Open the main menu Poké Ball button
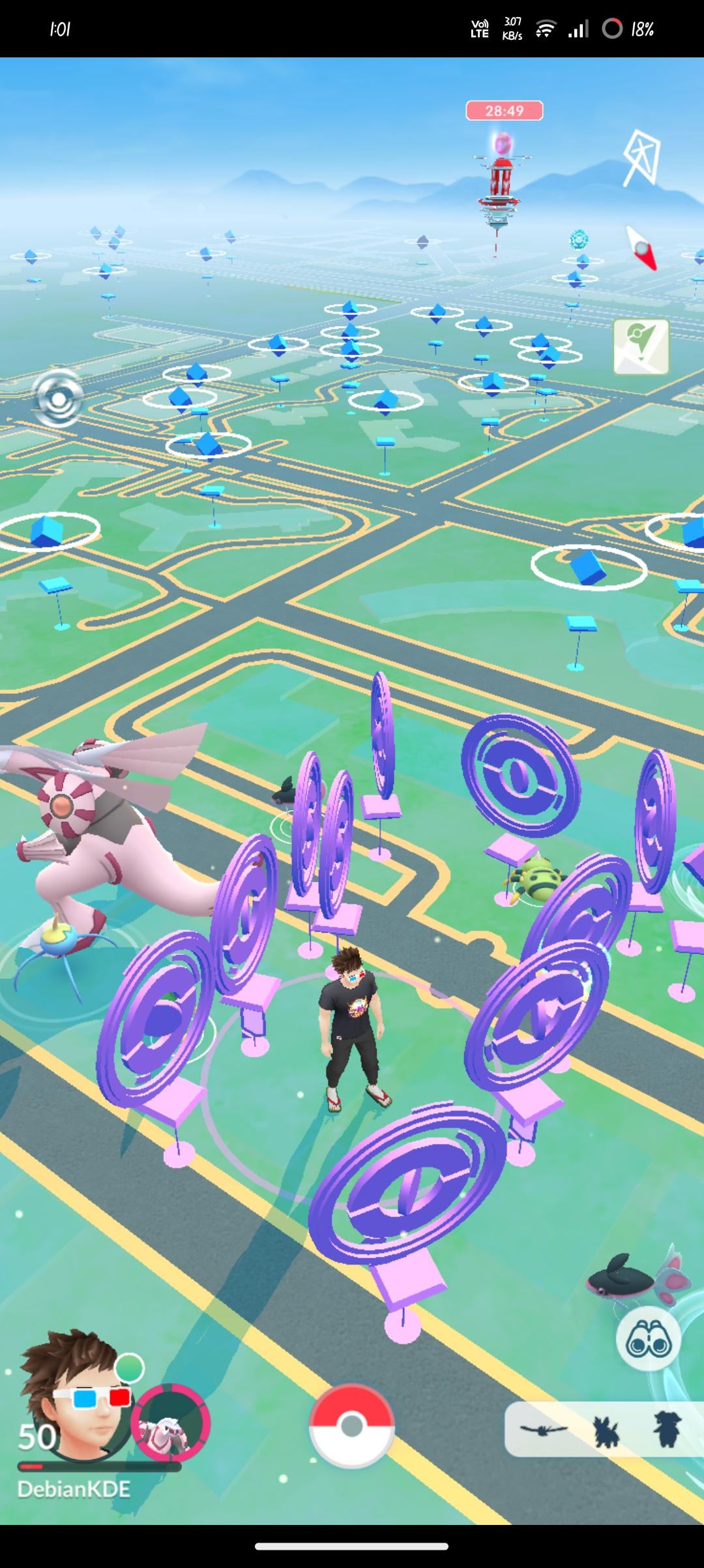Image resolution: width=704 pixels, height=1568 pixels. point(351,1425)
